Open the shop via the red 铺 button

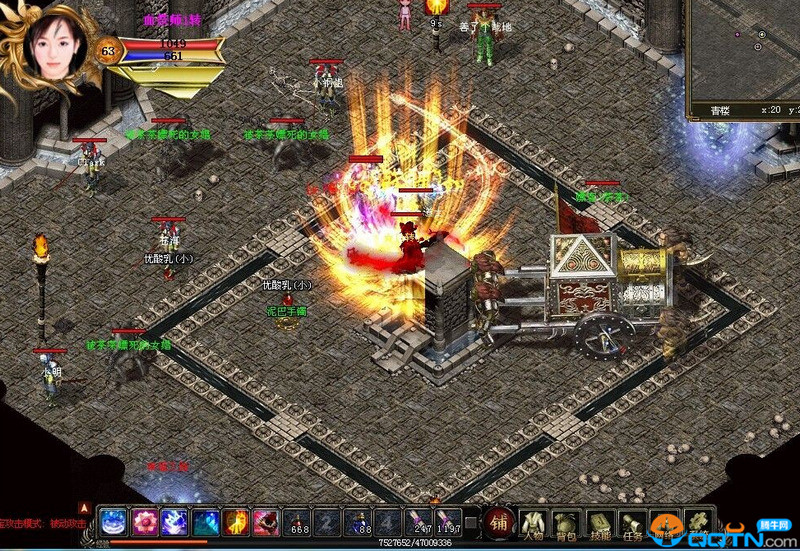click(499, 522)
